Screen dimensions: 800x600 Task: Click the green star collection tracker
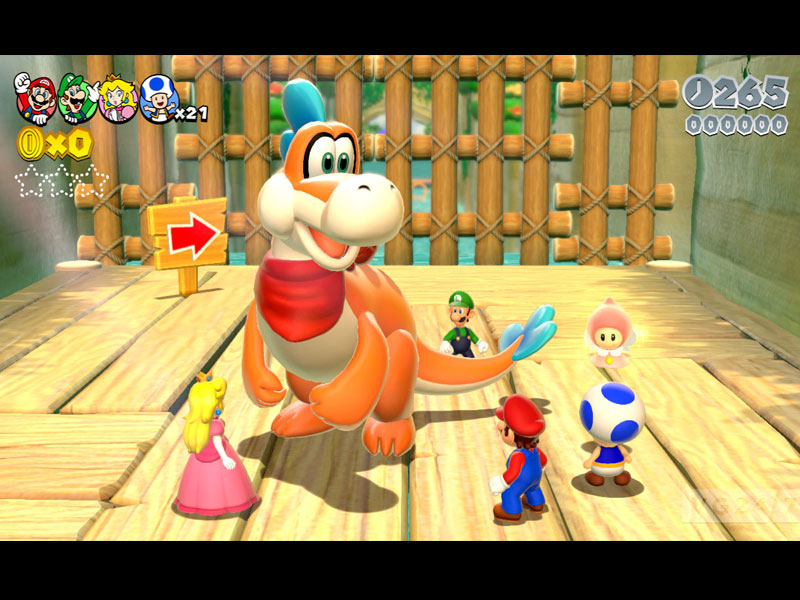tap(61, 181)
